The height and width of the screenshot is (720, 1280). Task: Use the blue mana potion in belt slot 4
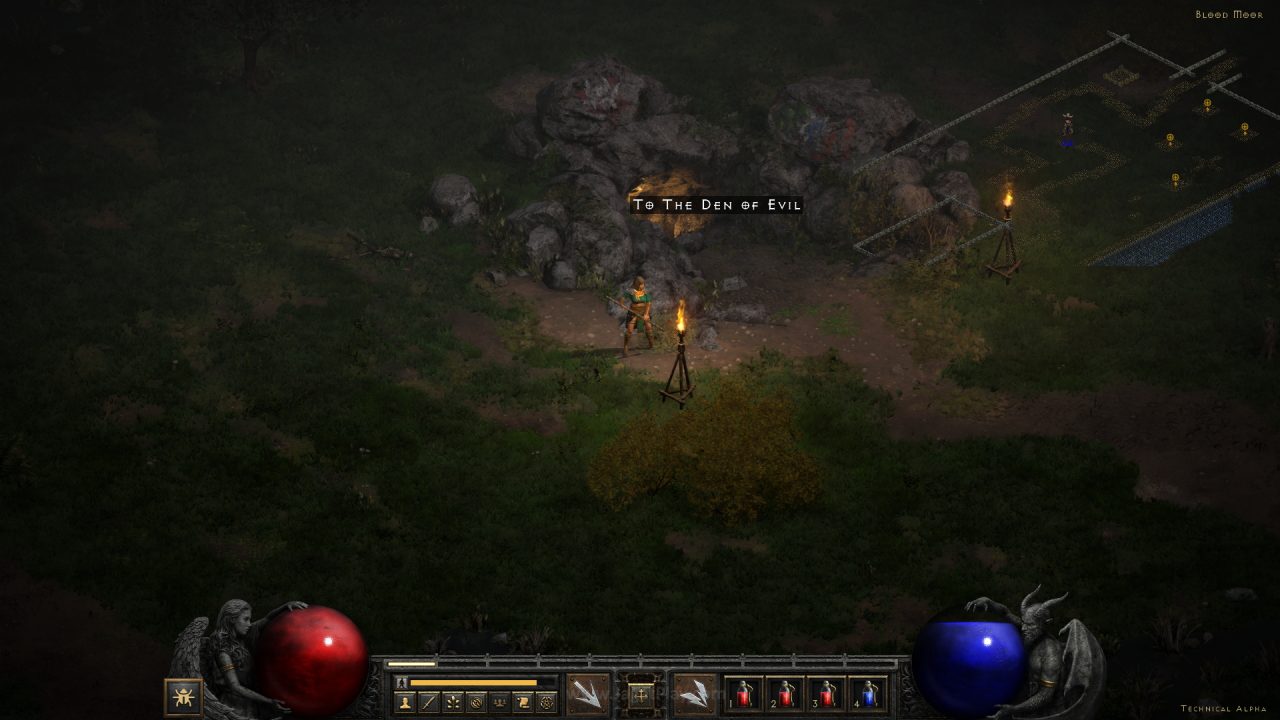coord(868,694)
